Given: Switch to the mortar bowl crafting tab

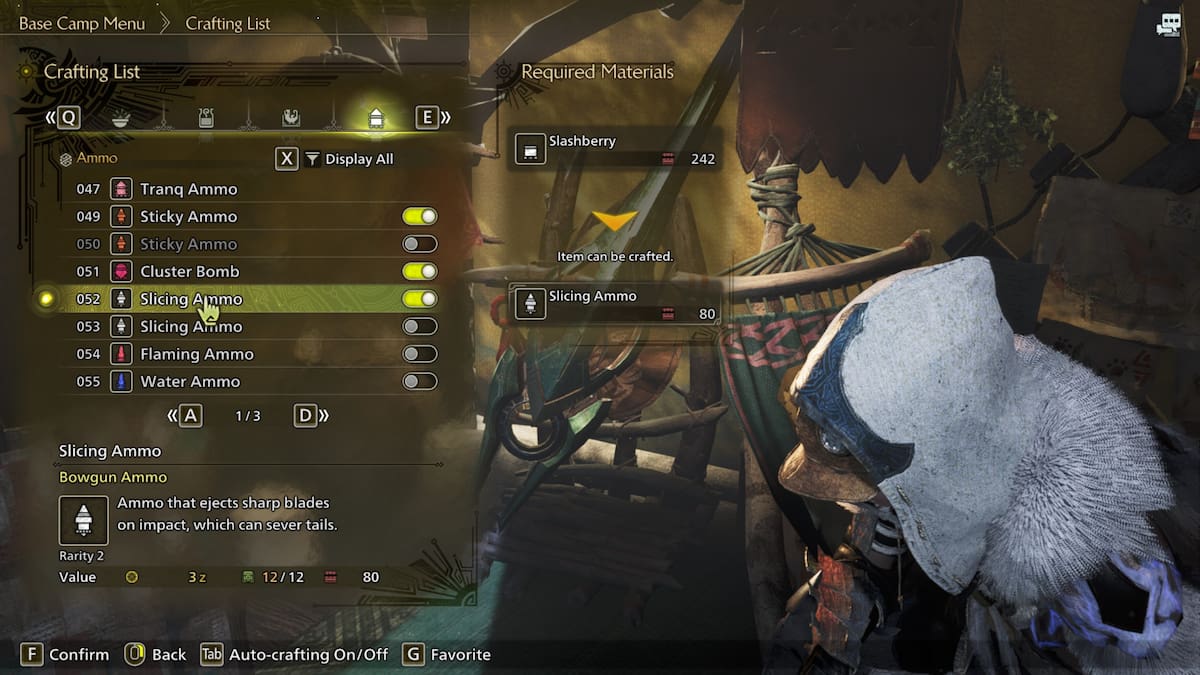Looking at the screenshot, I should [121, 118].
